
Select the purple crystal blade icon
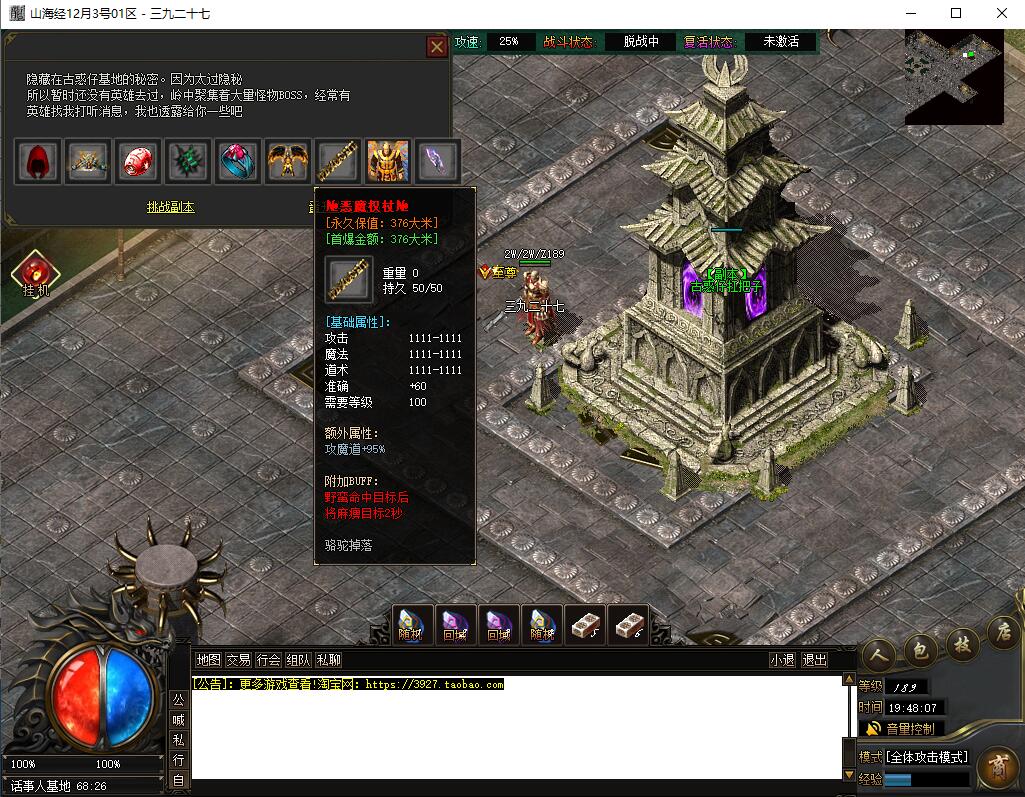click(x=438, y=160)
